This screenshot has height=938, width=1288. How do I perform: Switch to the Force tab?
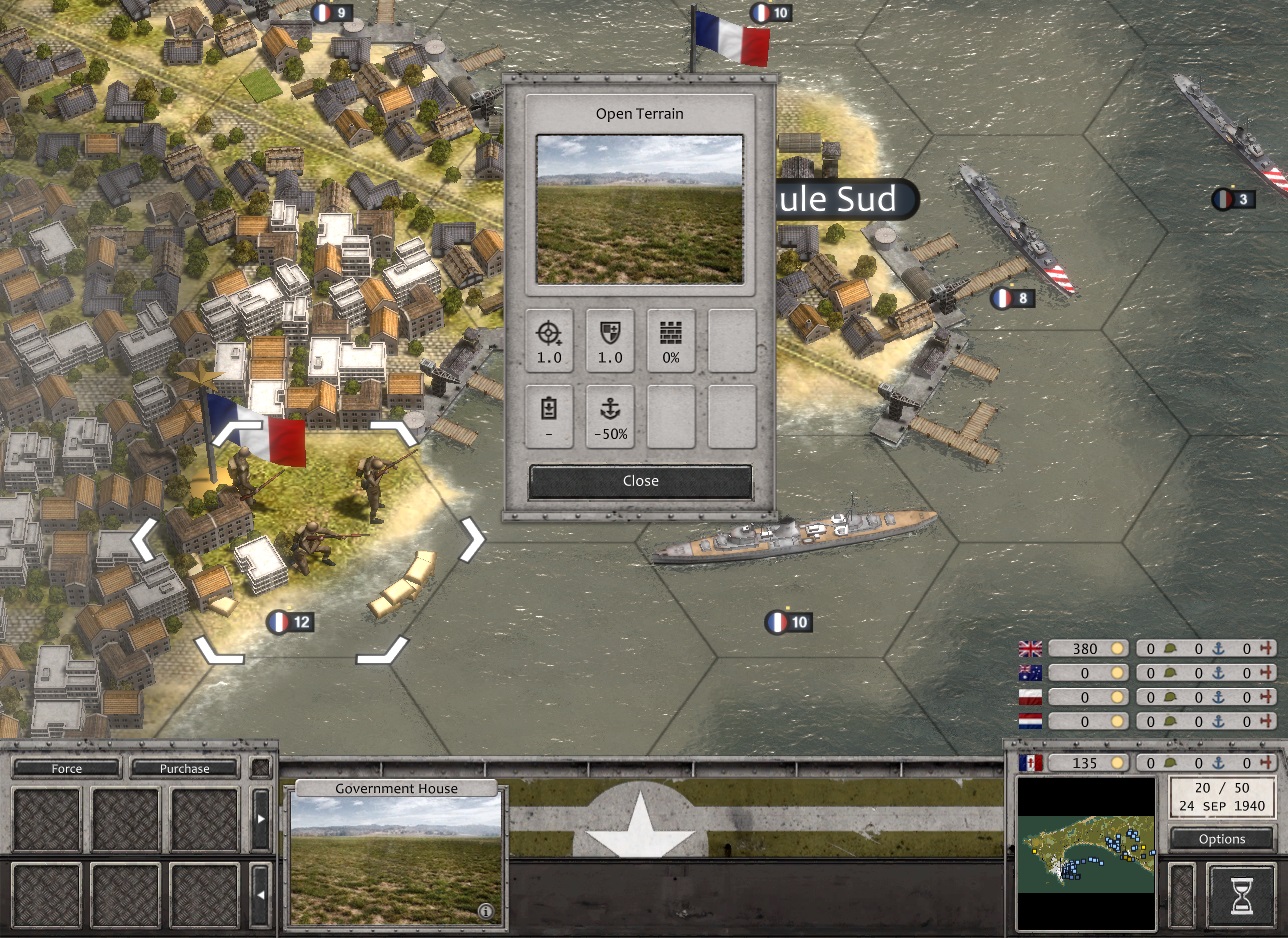point(65,768)
